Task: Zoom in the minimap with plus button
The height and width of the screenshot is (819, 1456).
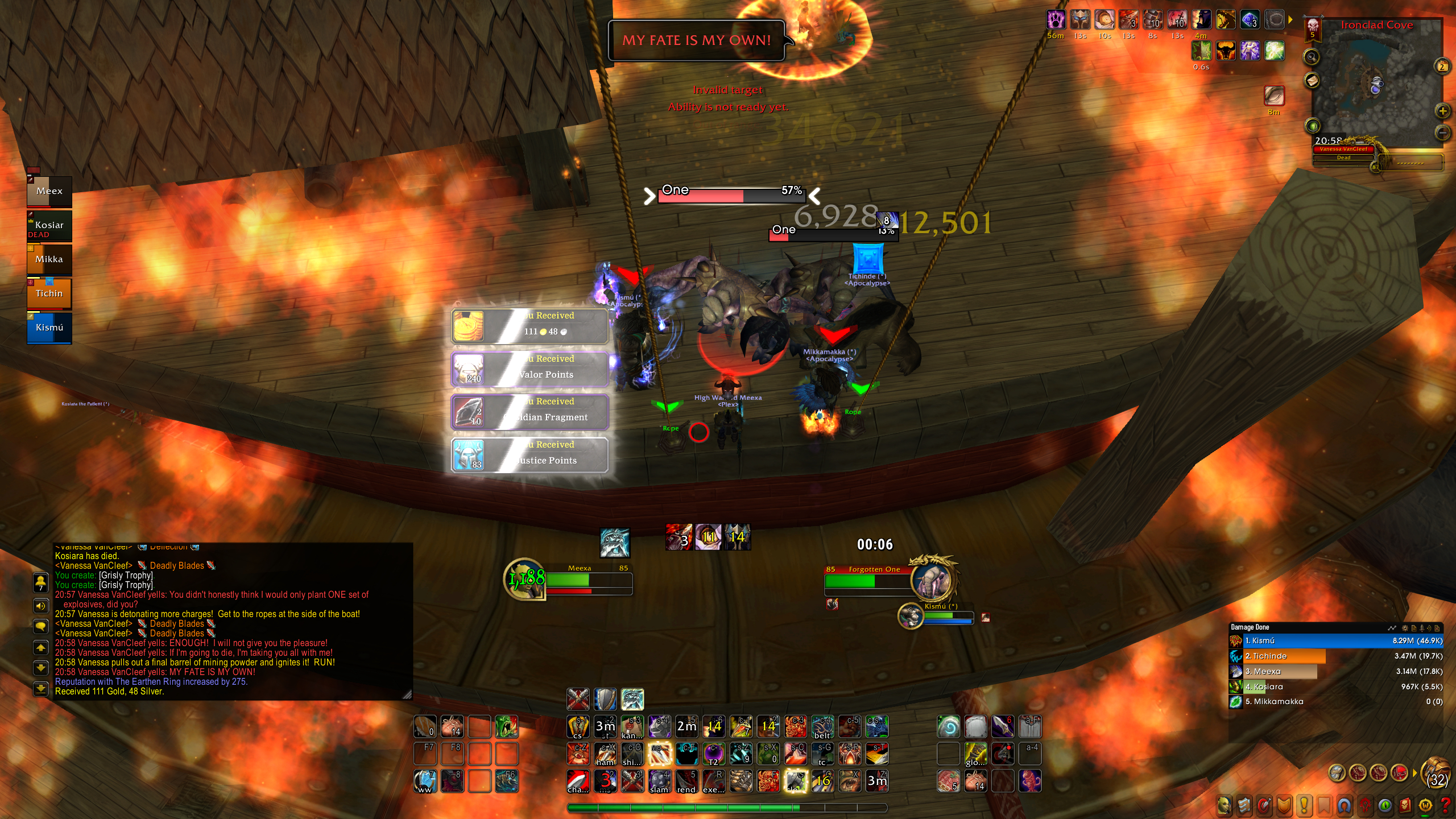Action: pos(1442,111)
